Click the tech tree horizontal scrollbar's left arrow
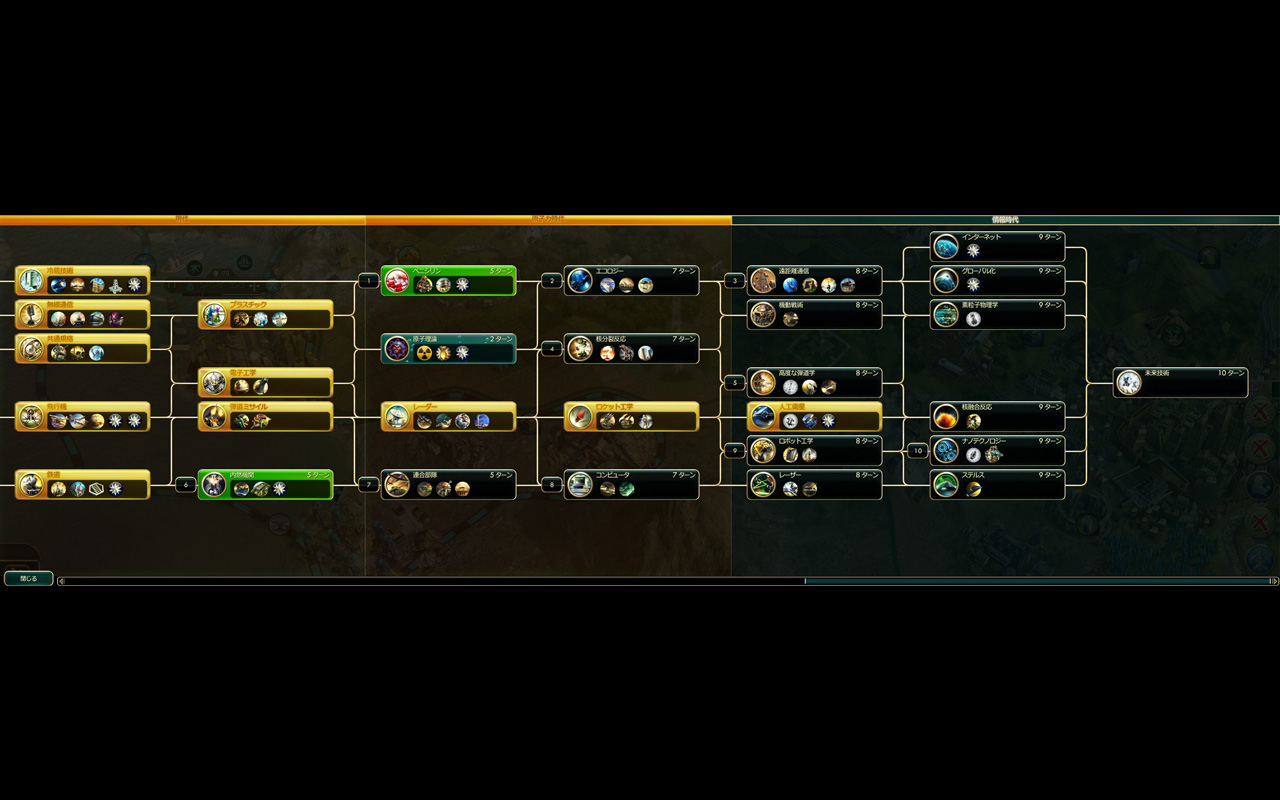 point(62,581)
